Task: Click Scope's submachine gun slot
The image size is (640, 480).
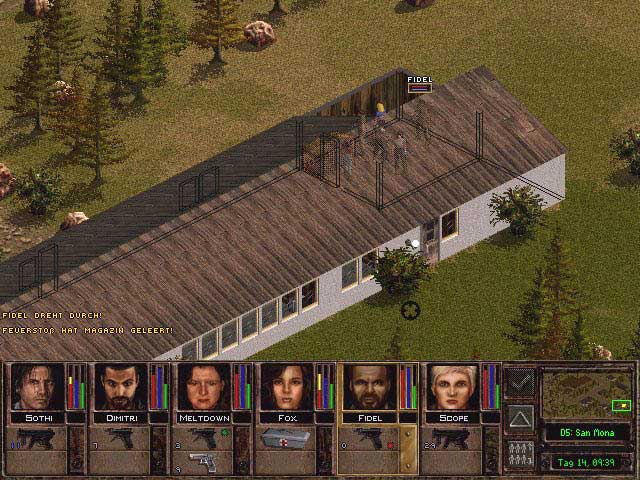Action: [452, 438]
